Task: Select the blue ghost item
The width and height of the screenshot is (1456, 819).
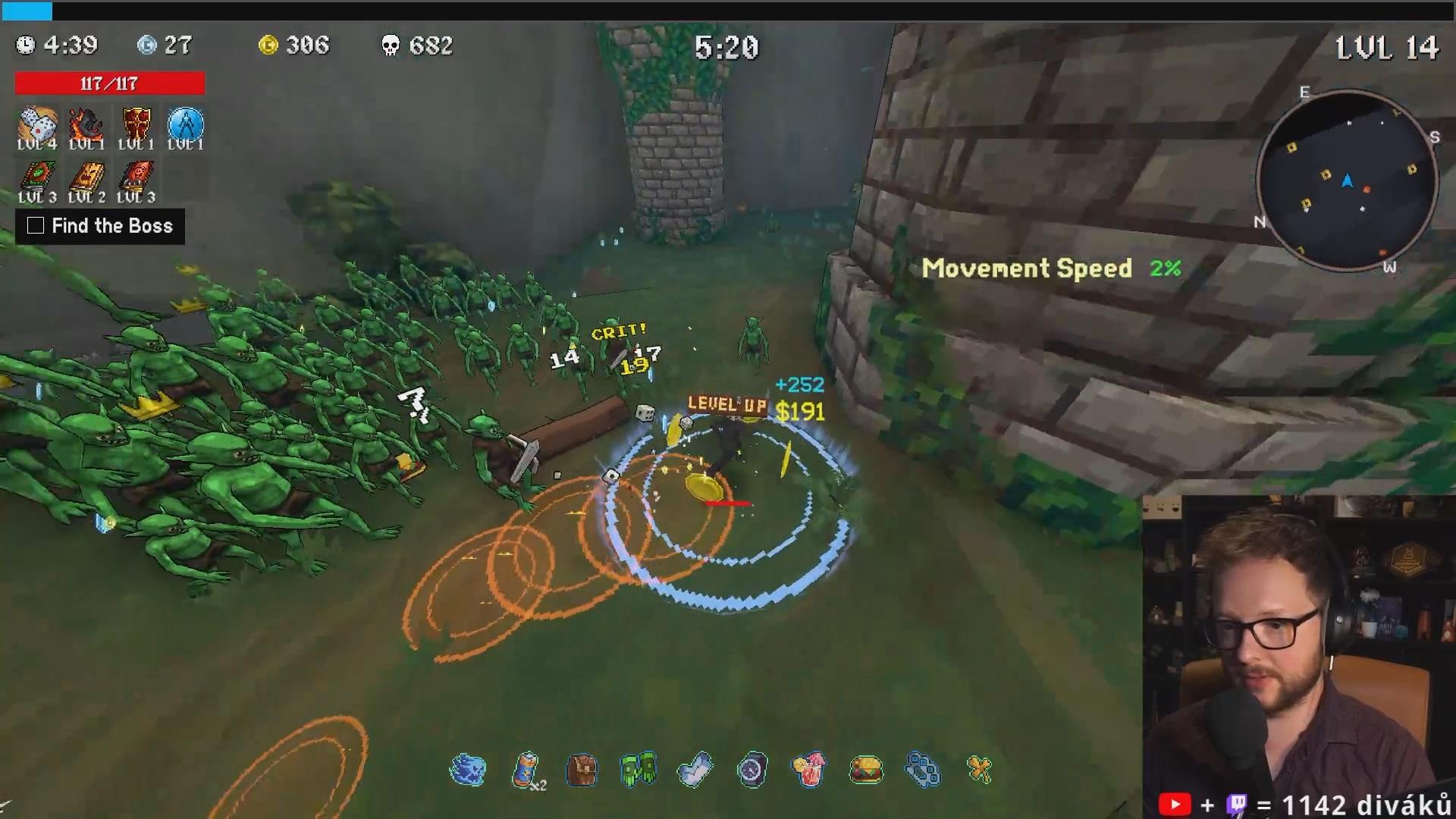Action: click(x=467, y=770)
